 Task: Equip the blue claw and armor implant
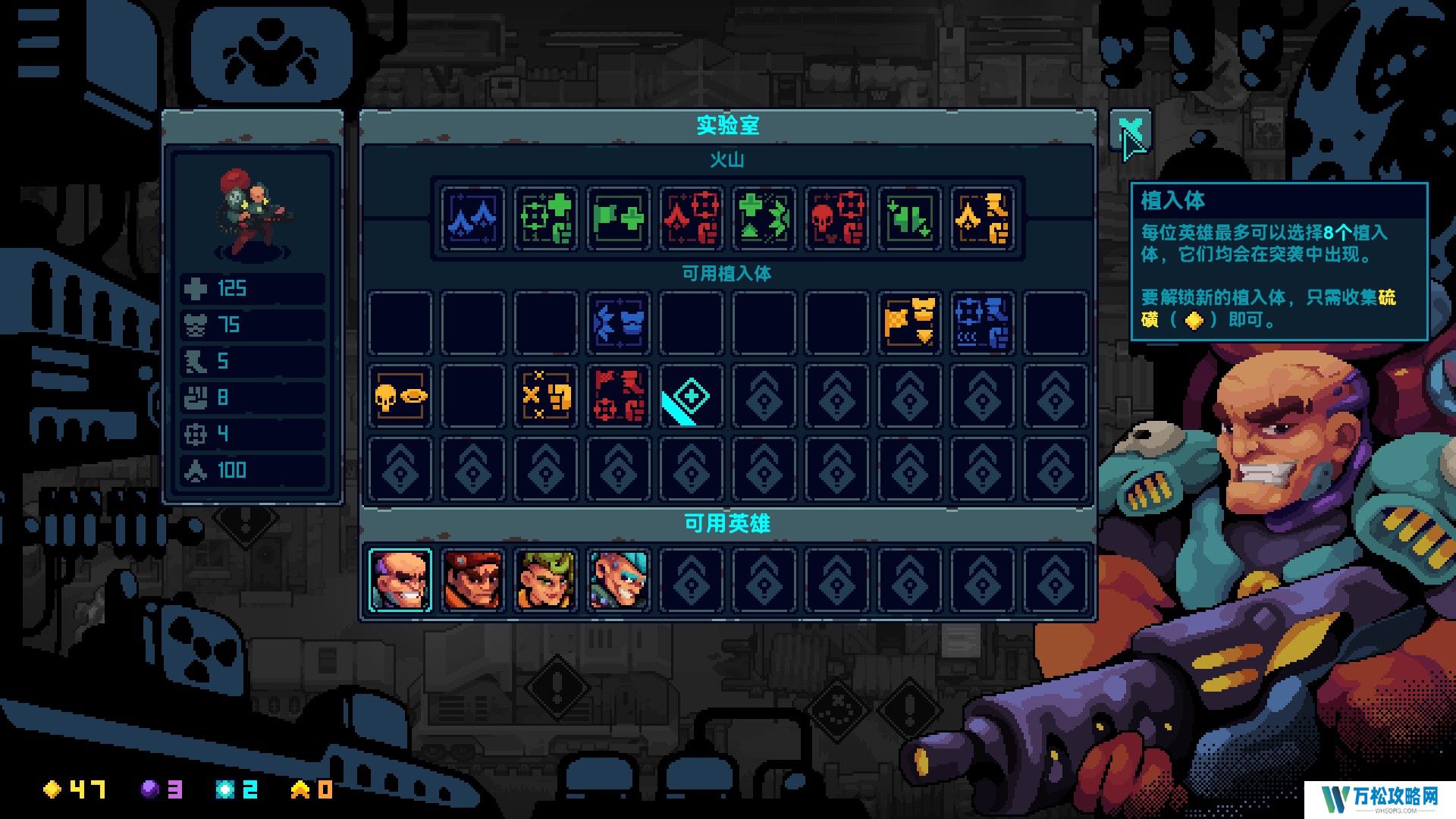(x=619, y=323)
